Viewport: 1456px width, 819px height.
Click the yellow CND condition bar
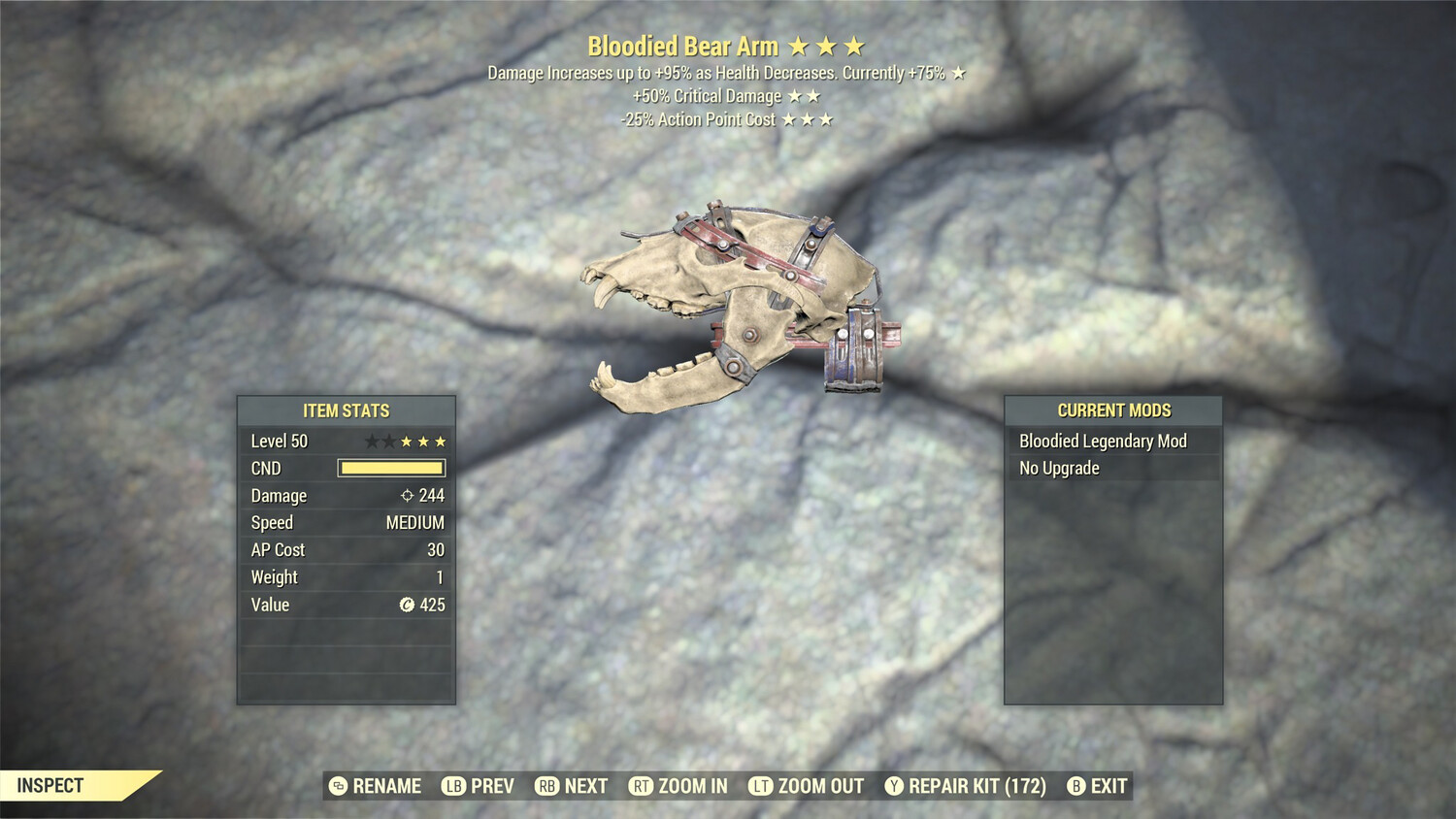coord(392,468)
